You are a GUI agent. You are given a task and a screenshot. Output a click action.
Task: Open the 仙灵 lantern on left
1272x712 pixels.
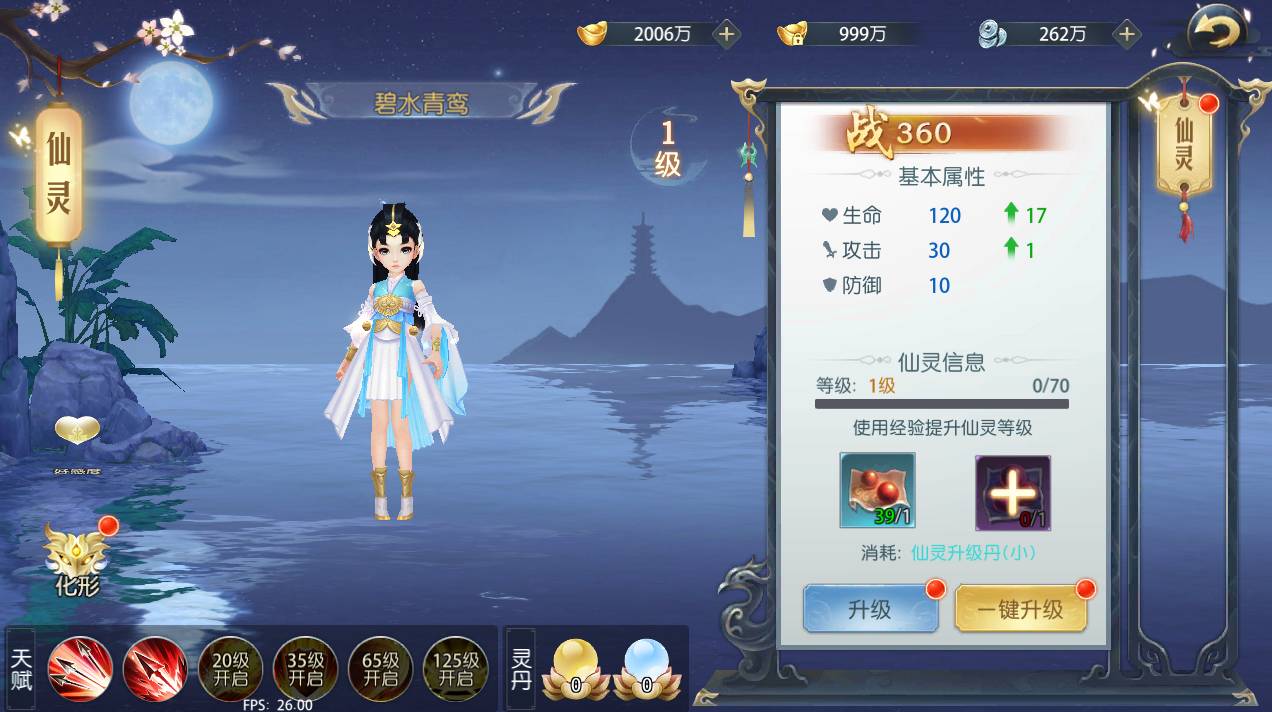click(58, 175)
